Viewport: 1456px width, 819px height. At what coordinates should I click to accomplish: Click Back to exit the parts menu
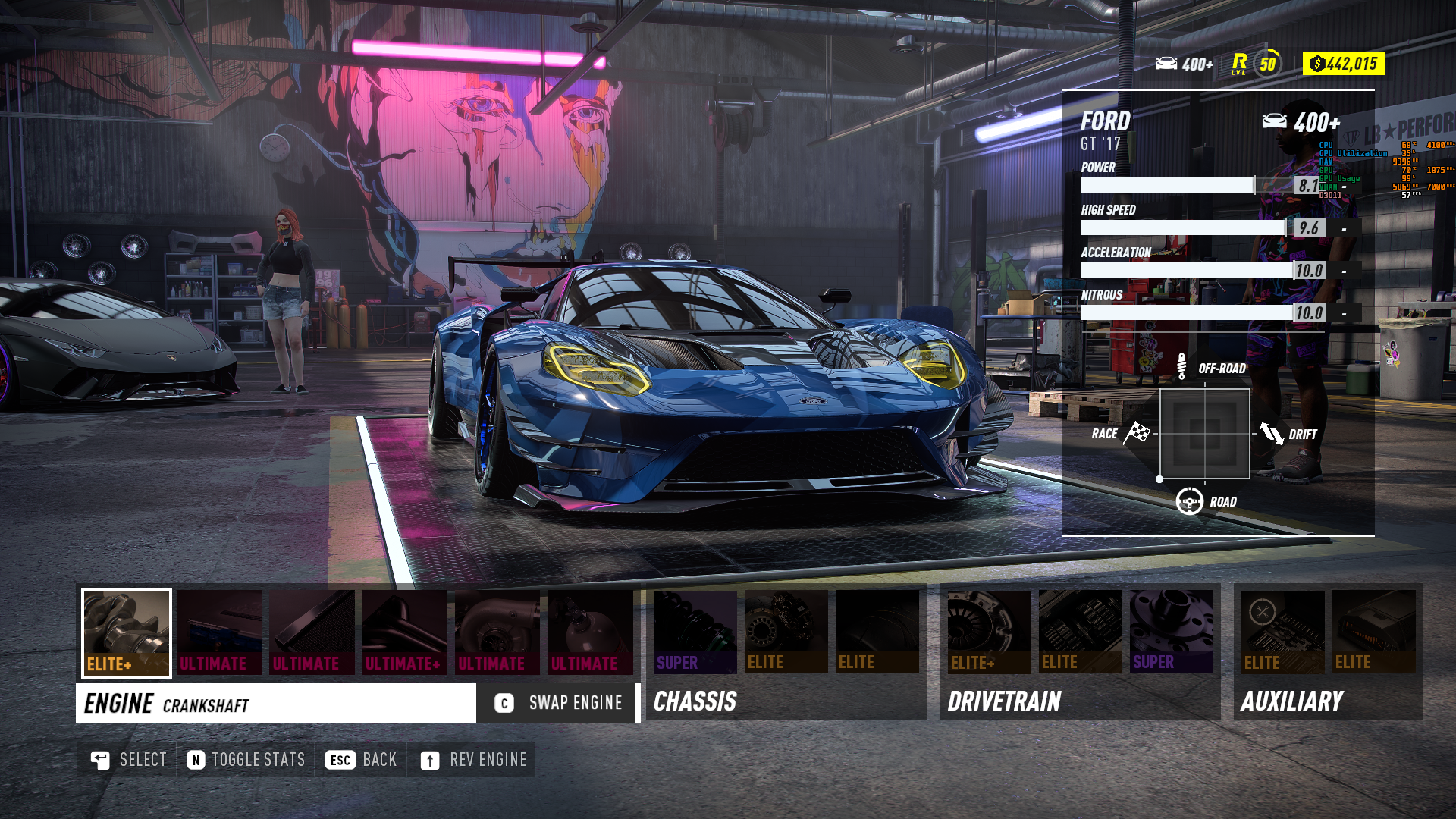(362, 760)
